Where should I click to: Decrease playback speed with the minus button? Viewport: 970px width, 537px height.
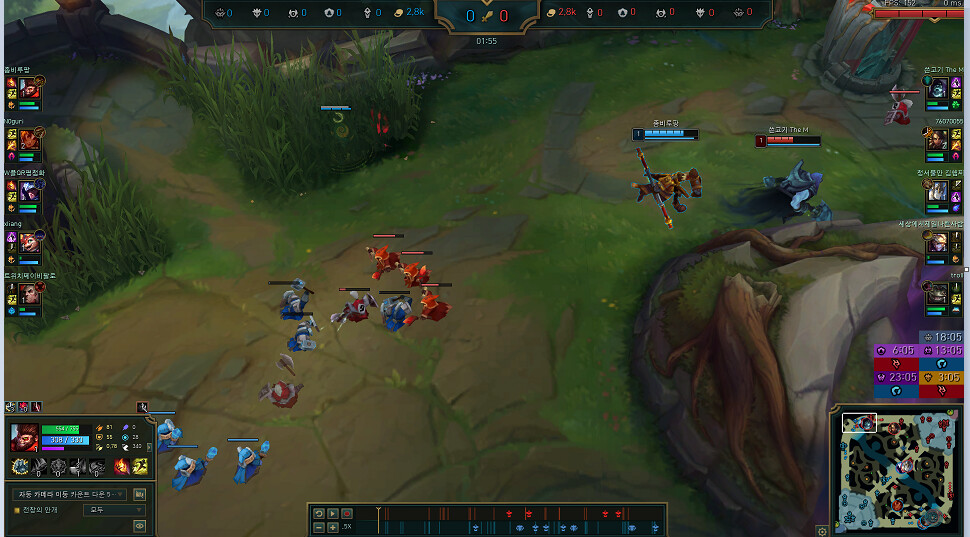click(x=319, y=526)
